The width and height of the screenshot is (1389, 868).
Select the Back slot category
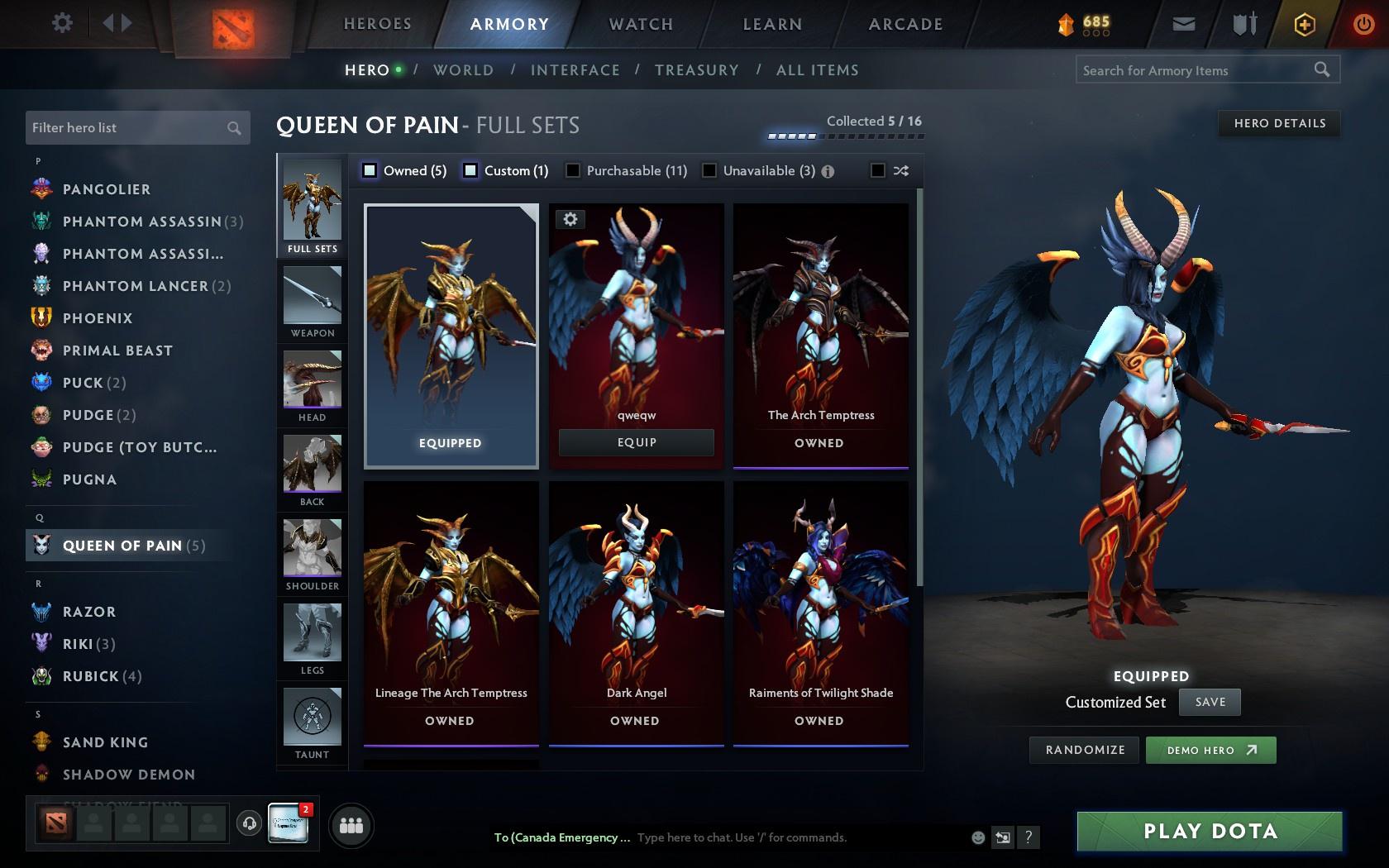[x=312, y=470]
